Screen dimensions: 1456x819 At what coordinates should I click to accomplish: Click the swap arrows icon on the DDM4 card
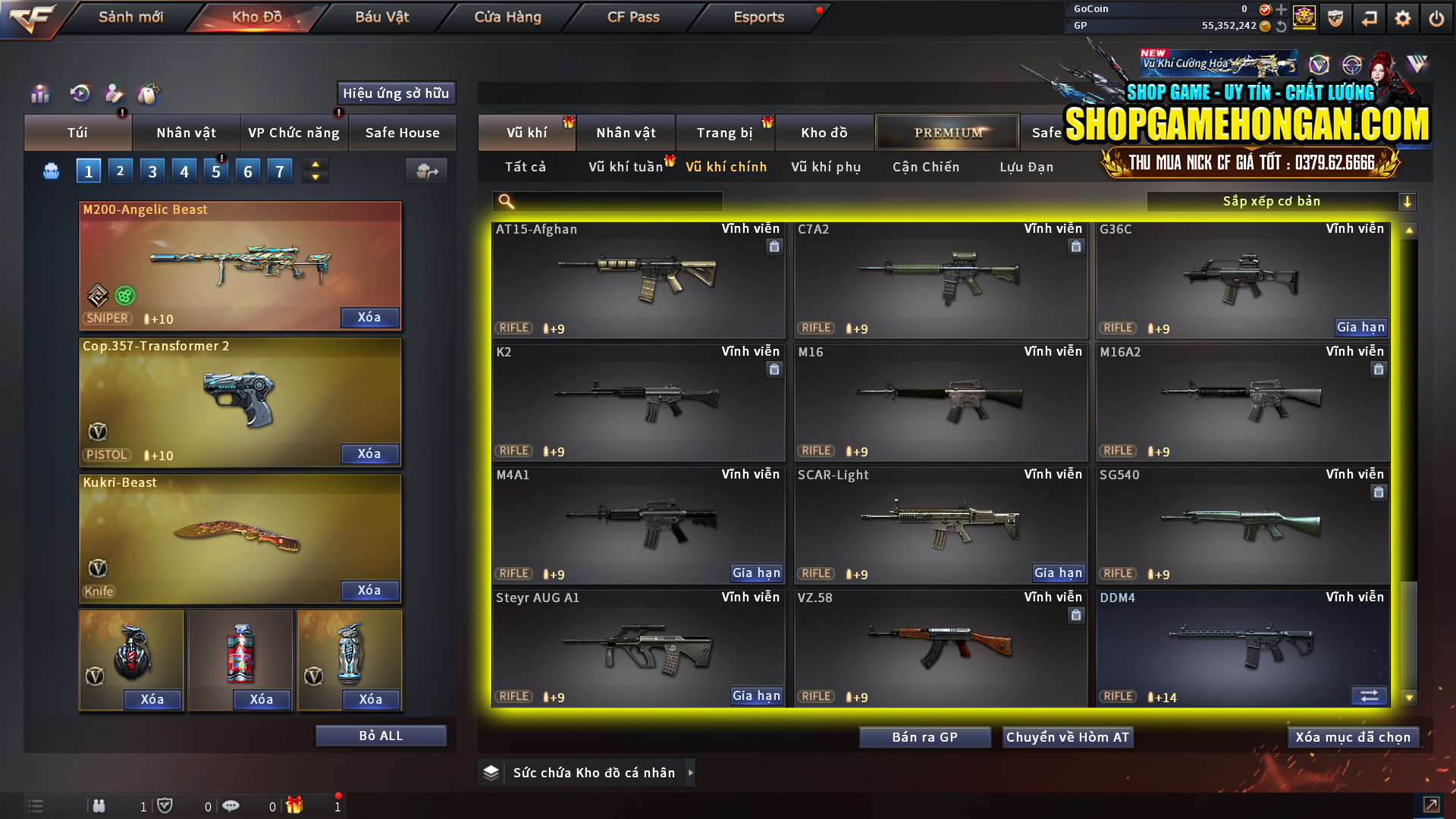tap(1370, 695)
